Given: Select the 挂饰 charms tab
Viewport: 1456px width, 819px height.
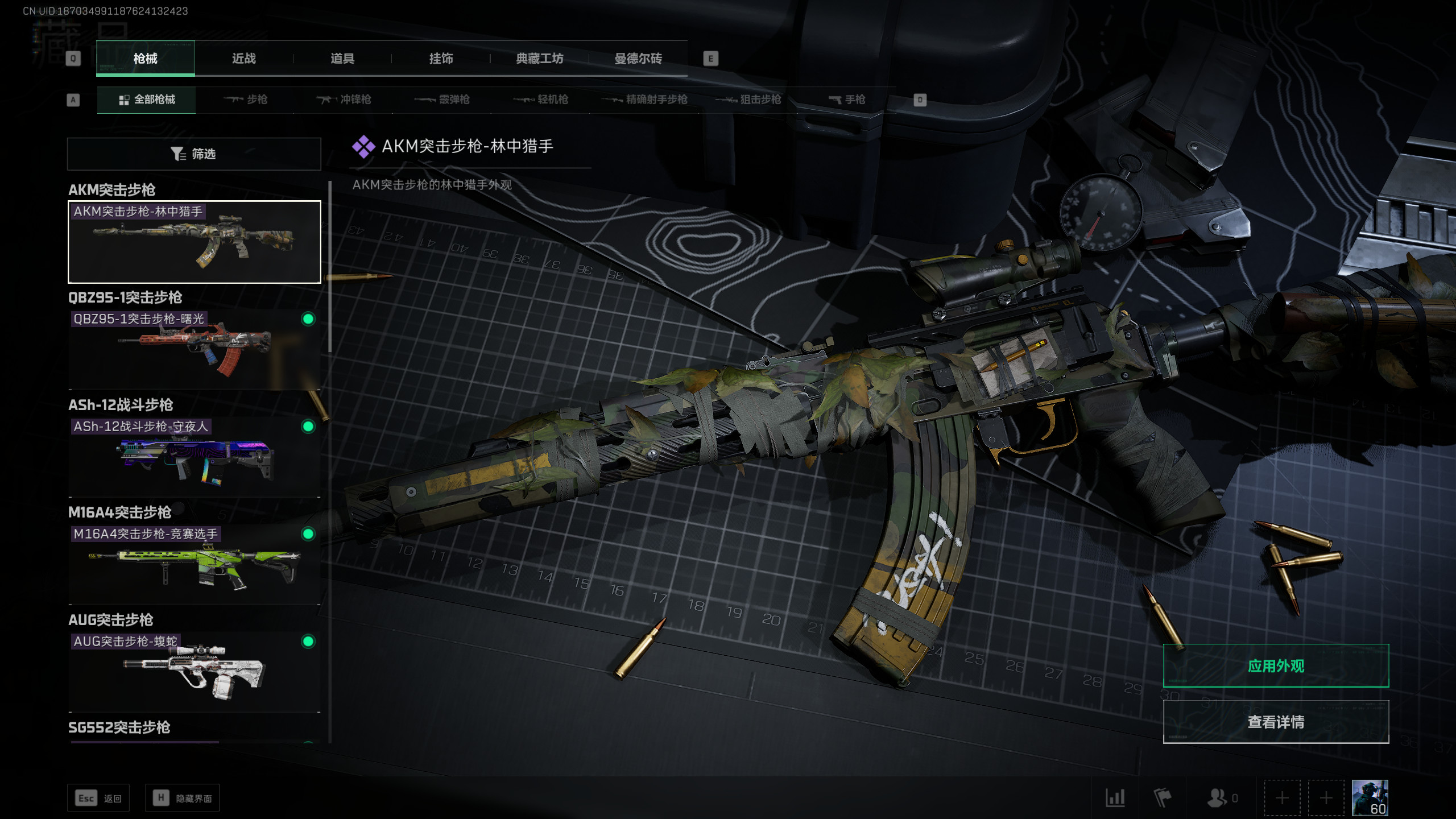Looking at the screenshot, I should tap(441, 59).
